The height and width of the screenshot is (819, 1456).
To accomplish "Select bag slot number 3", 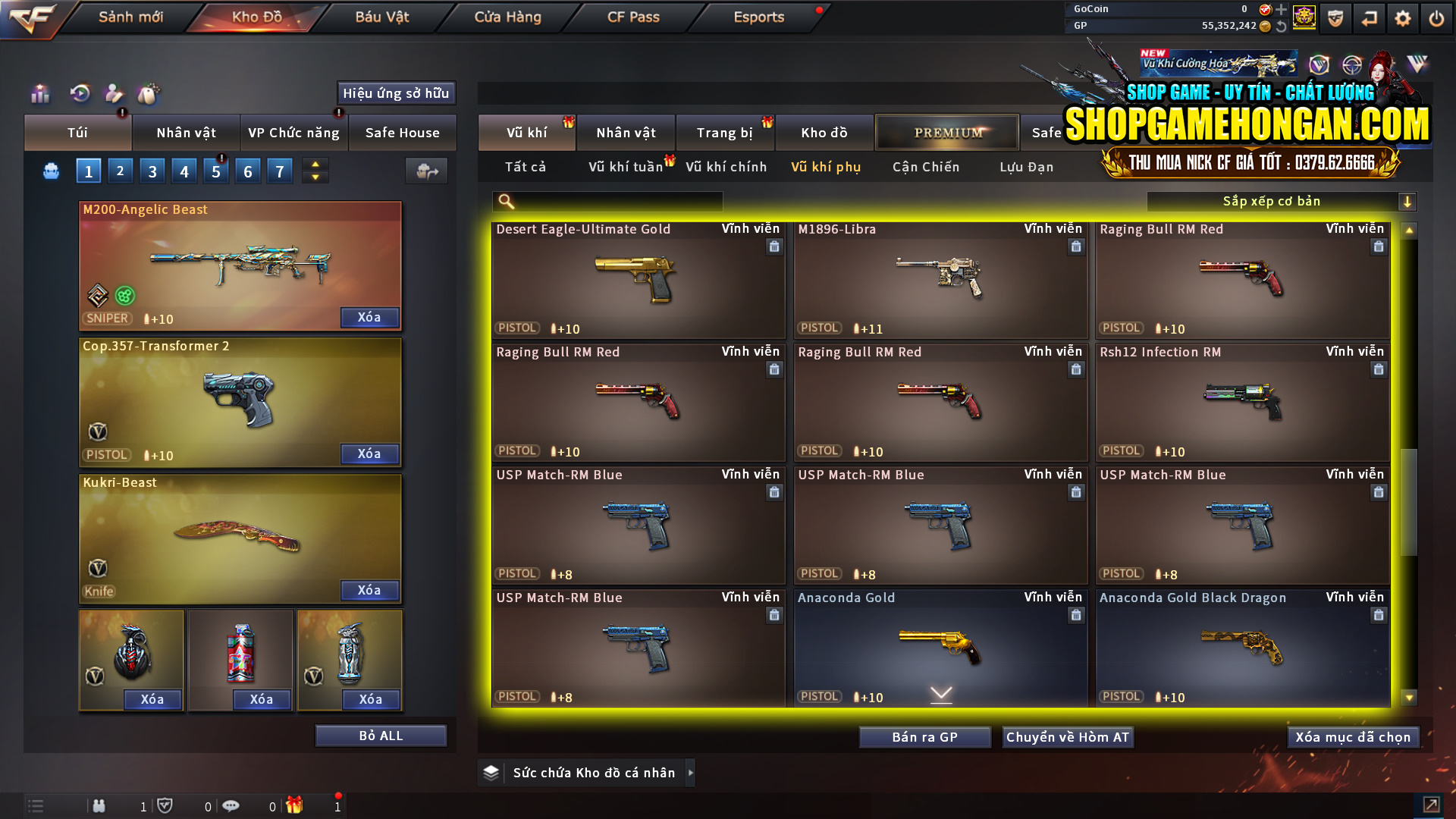I will pos(152,171).
